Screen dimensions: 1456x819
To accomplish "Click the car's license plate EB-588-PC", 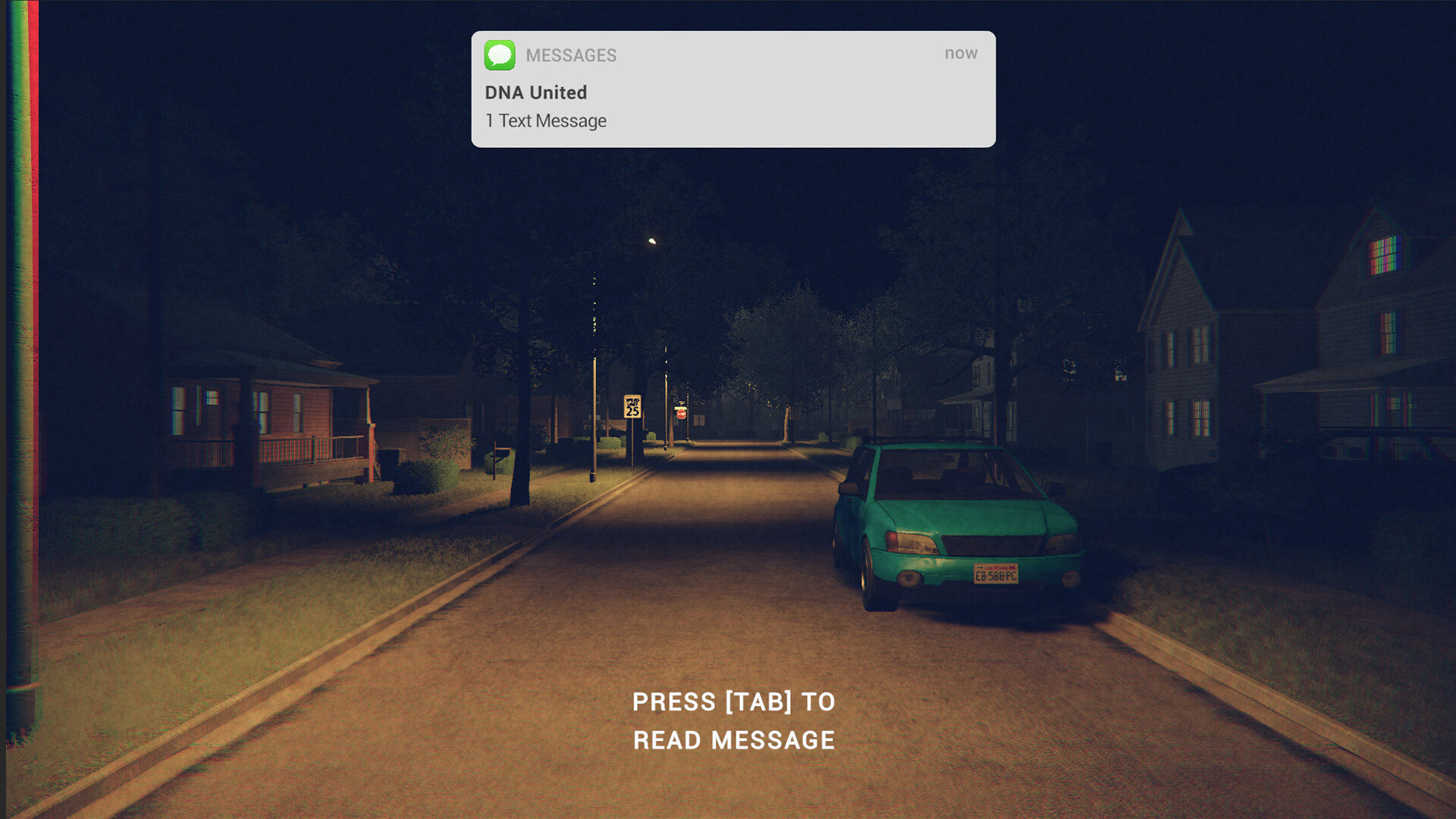I will [996, 575].
